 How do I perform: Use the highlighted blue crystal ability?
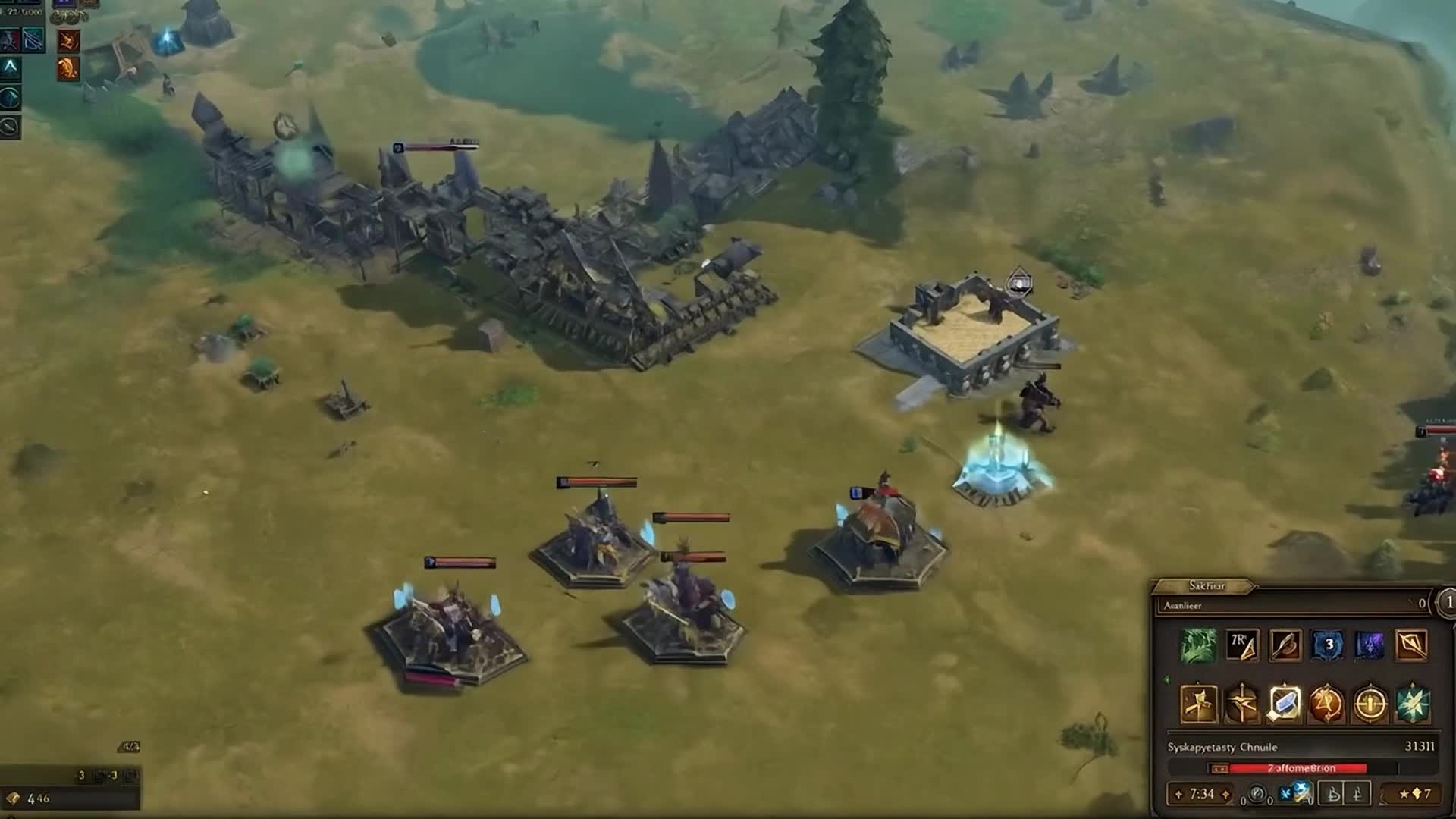(x=1285, y=704)
